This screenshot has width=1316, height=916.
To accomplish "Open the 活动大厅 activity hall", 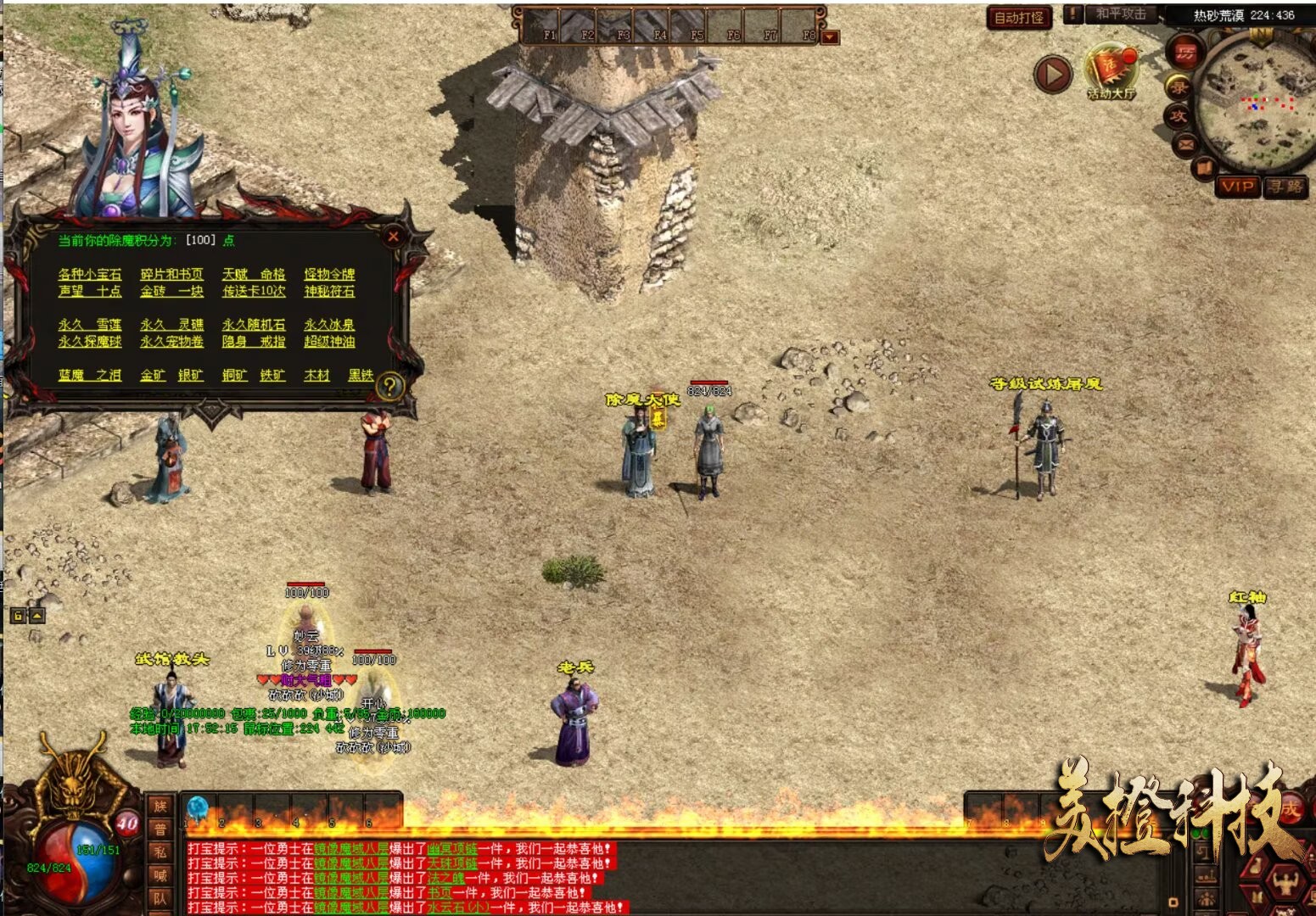I will coord(1111,71).
